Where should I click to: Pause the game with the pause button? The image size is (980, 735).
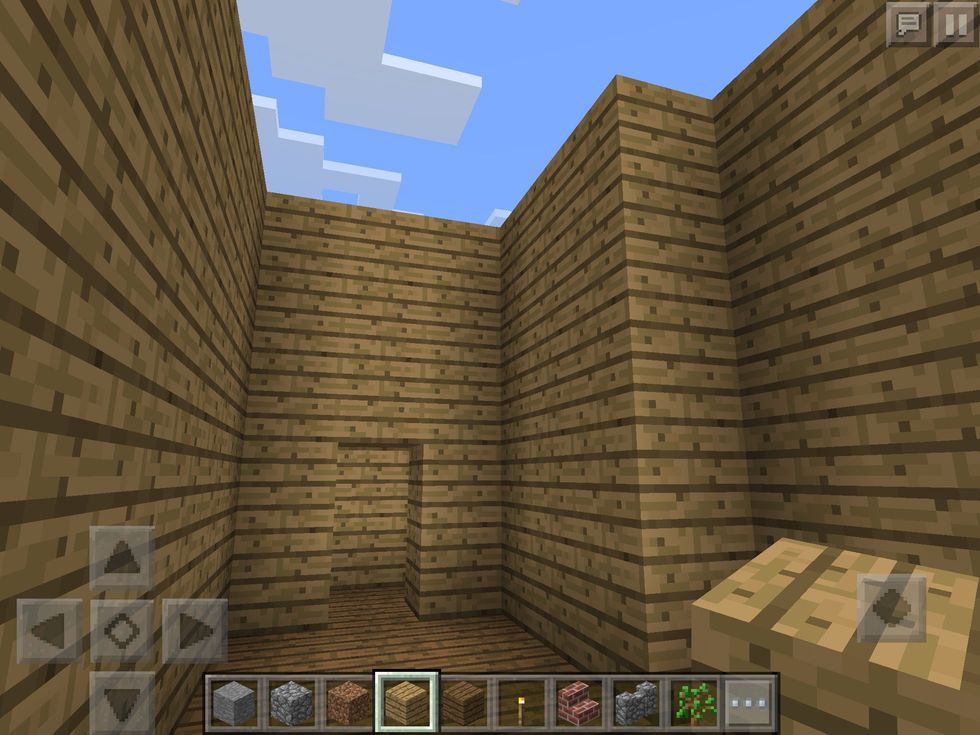953,25
